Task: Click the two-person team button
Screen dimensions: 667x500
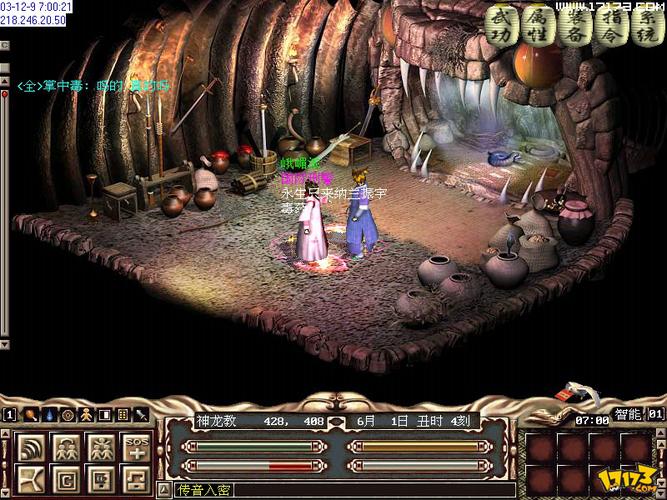Action: pos(67,447)
